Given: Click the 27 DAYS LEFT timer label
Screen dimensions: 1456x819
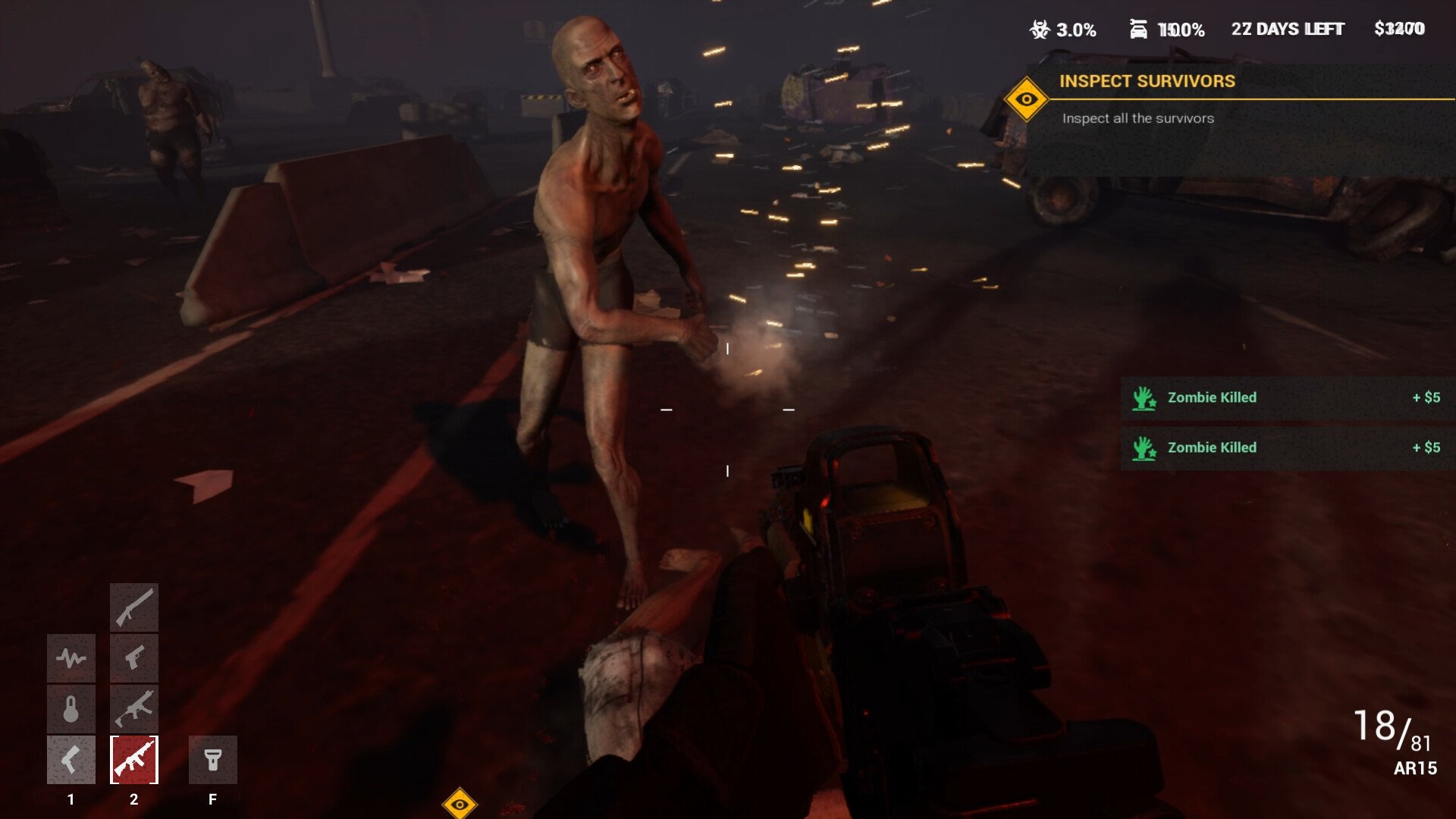Looking at the screenshot, I should tap(1288, 29).
